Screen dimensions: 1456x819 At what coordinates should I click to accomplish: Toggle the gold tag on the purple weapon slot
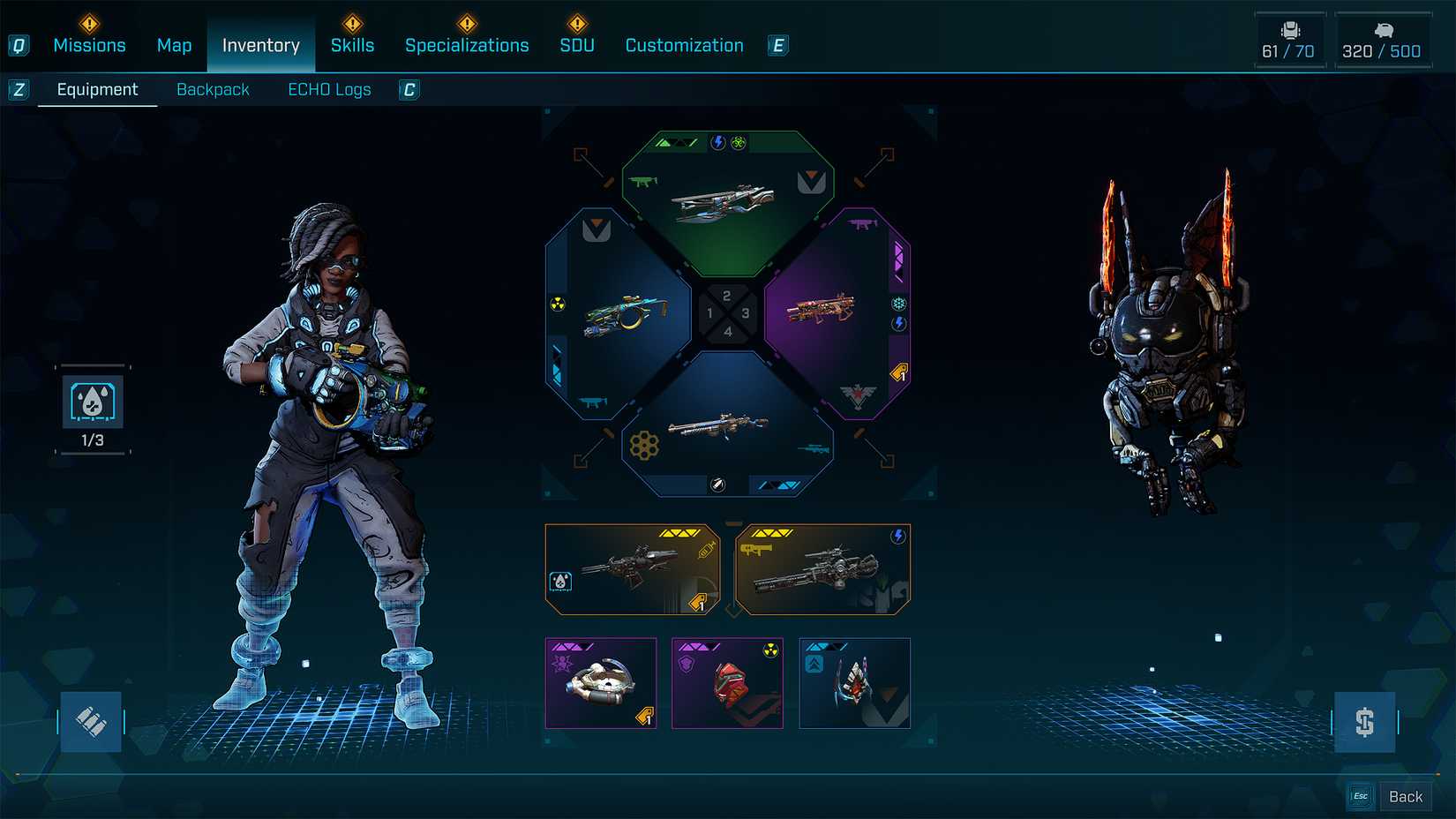tap(900, 371)
